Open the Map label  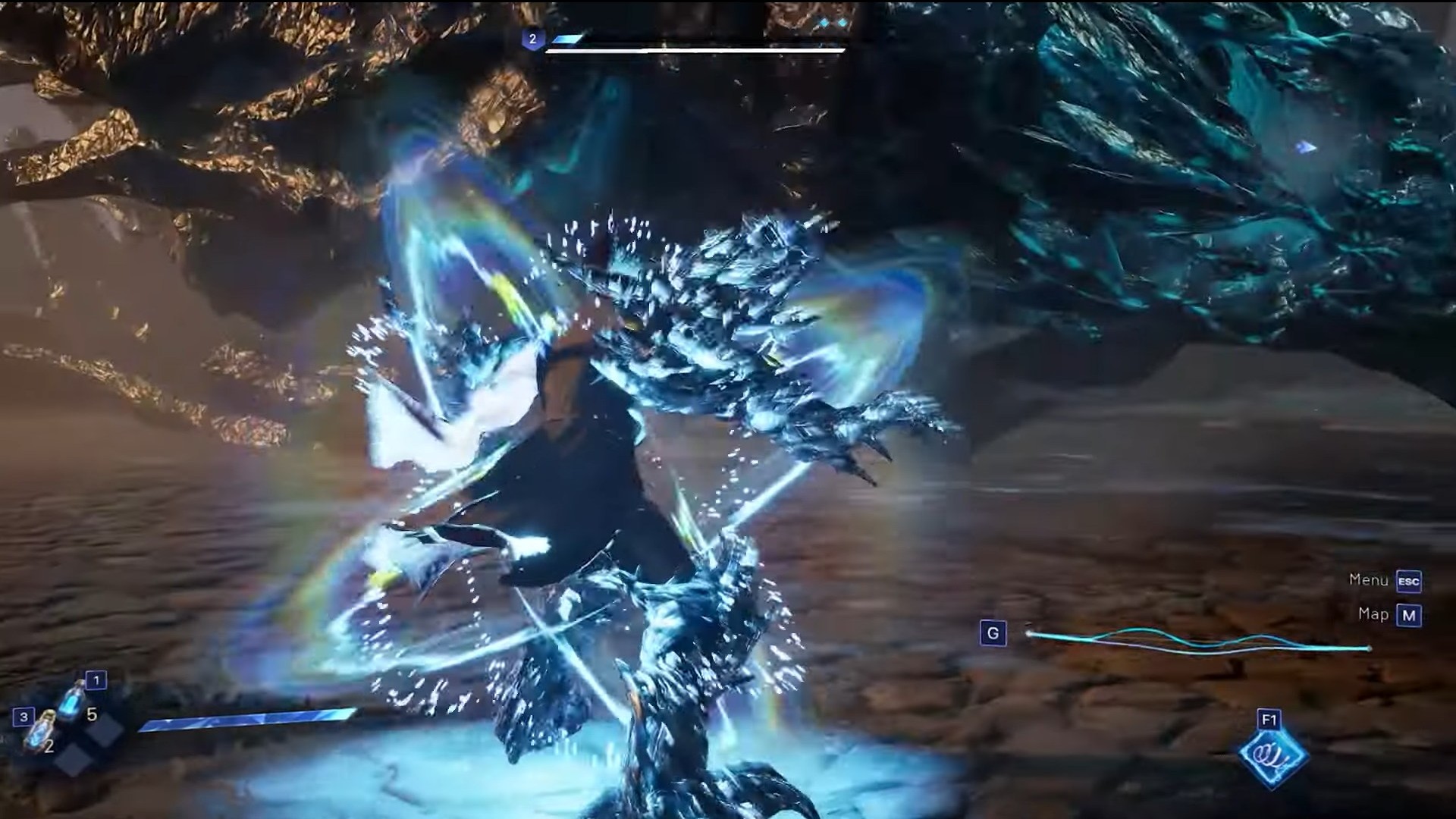point(1373,614)
